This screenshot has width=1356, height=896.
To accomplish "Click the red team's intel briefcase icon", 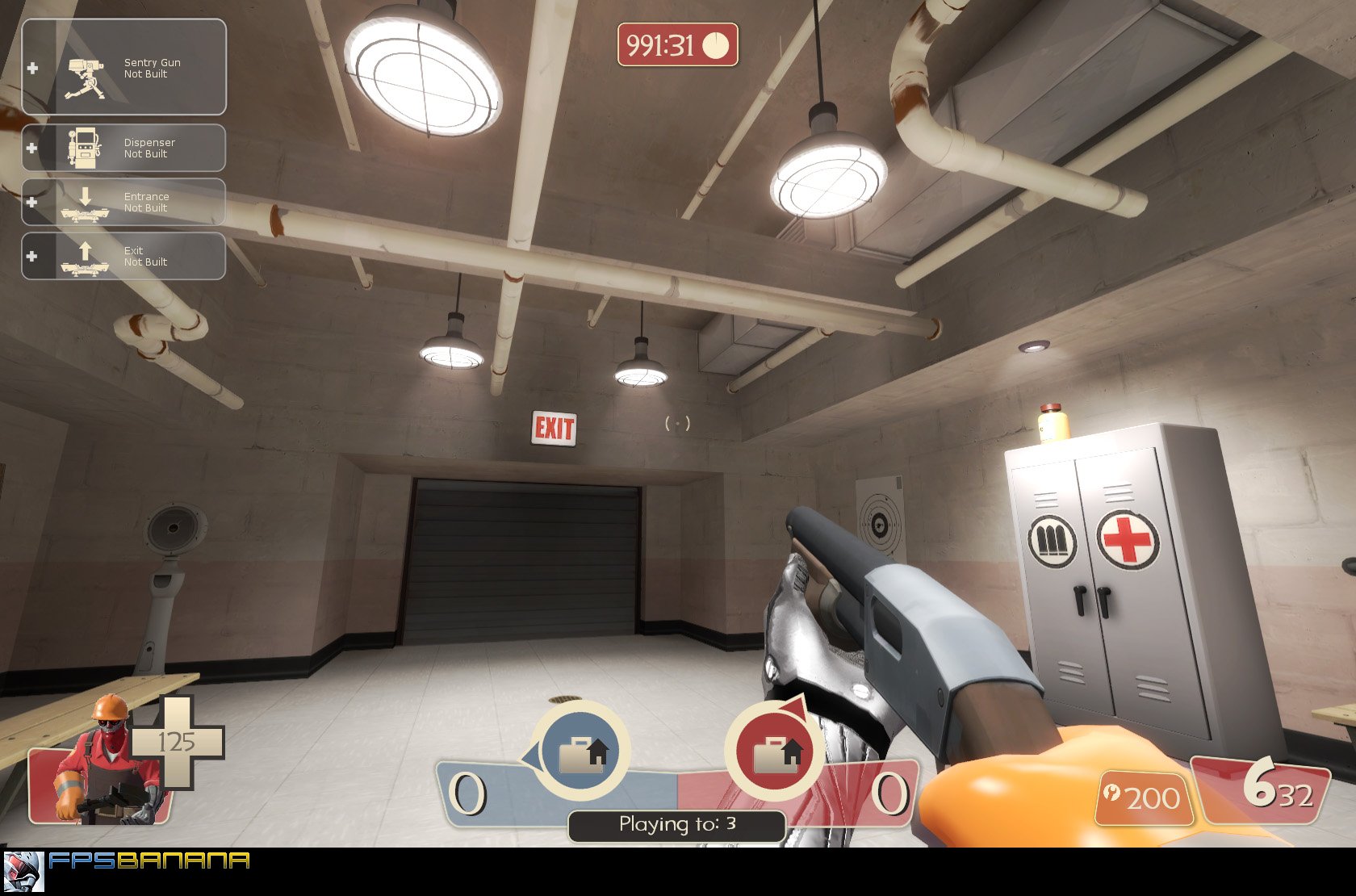I will point(777,752).
